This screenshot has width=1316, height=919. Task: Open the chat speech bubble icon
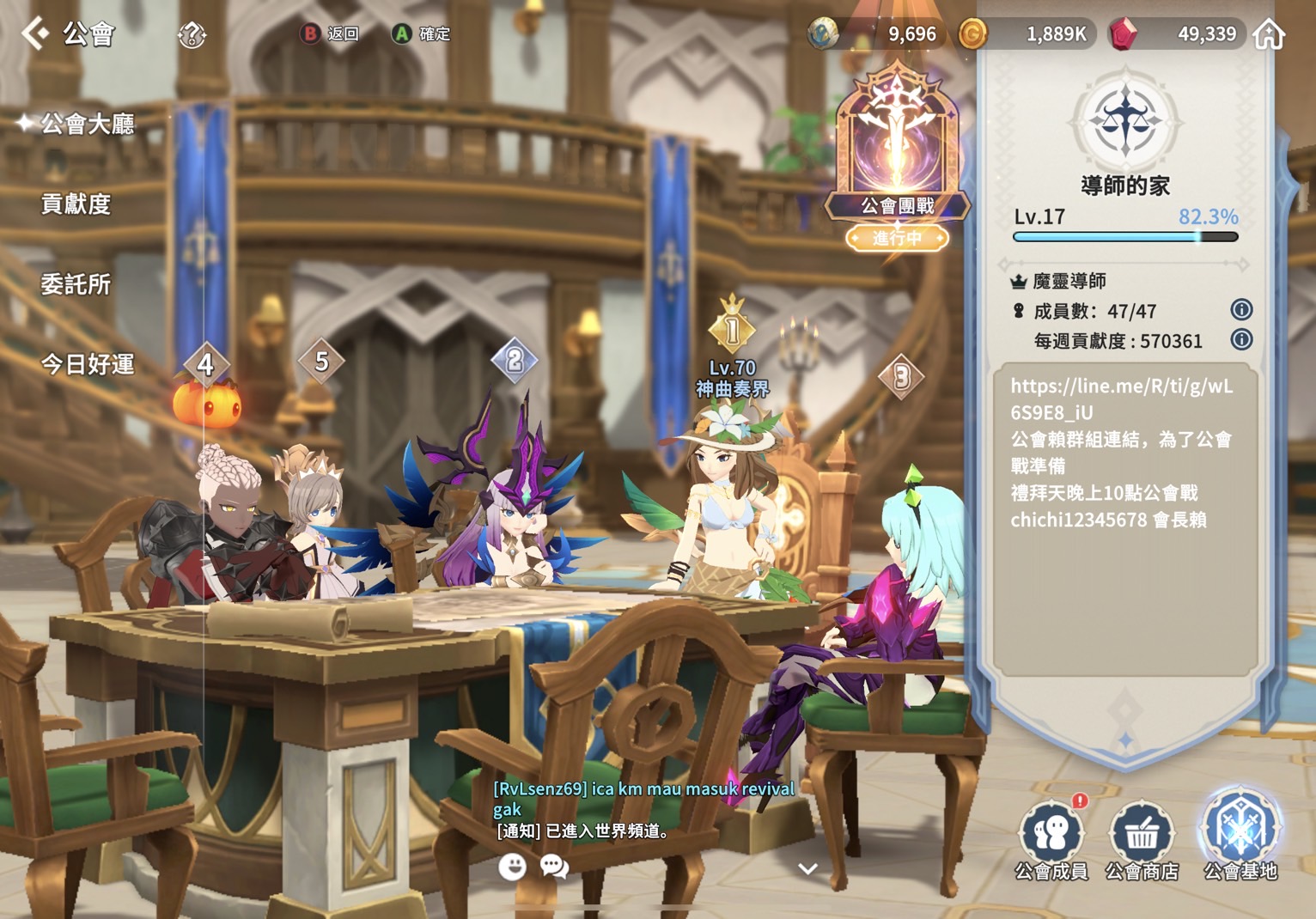[x=555, y=867]
